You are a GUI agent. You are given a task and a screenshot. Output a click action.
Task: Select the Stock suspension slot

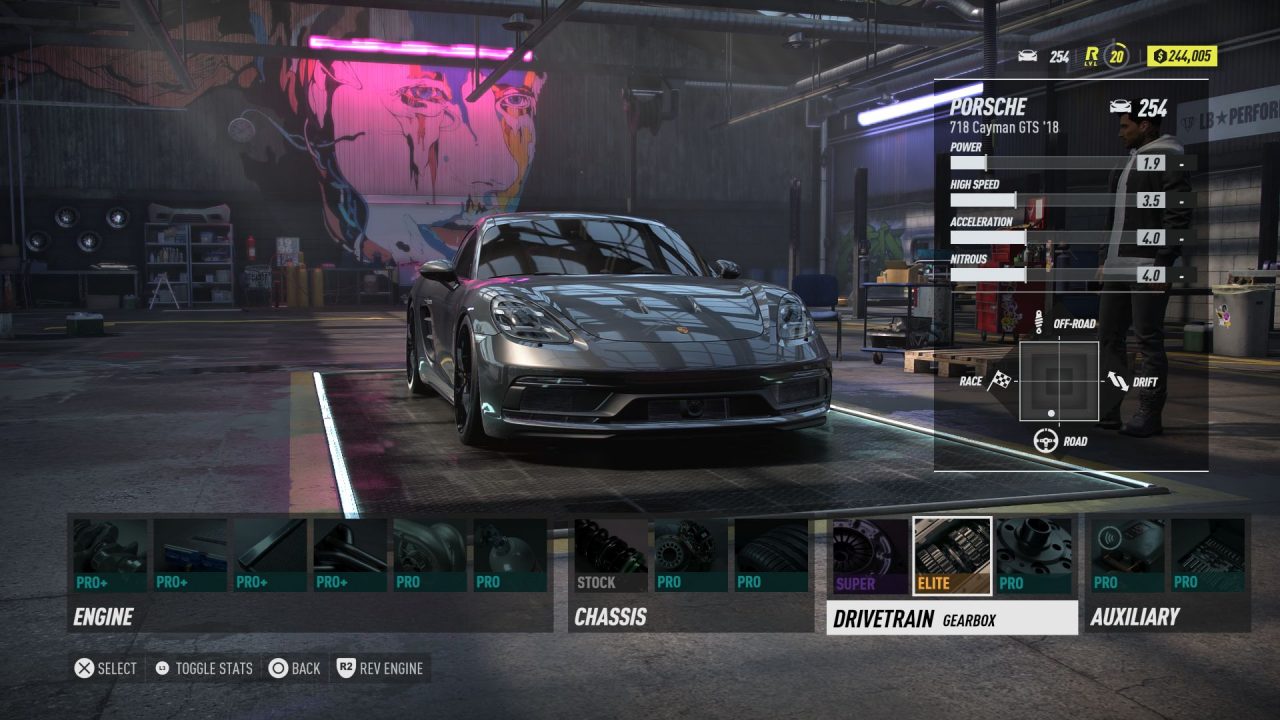click(x=611, y=555)
